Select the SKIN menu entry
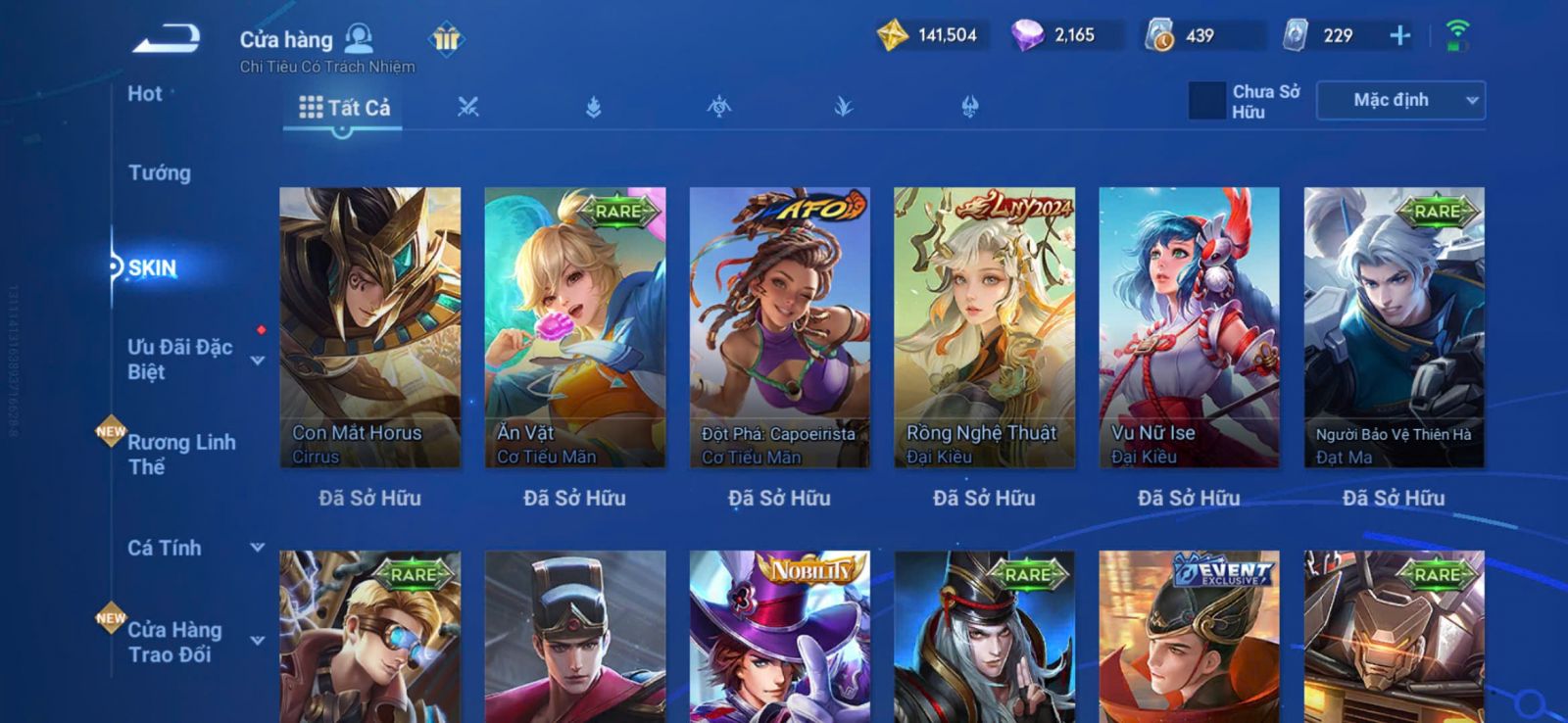This screenshot has width=1568, height=723. coord(153,268)
